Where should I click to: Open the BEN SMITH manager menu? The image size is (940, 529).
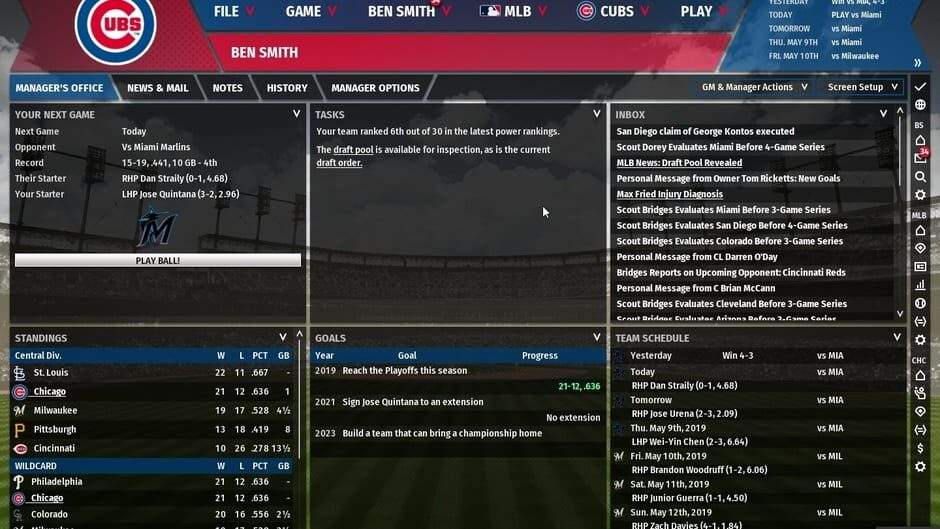[x=401, y=12]
